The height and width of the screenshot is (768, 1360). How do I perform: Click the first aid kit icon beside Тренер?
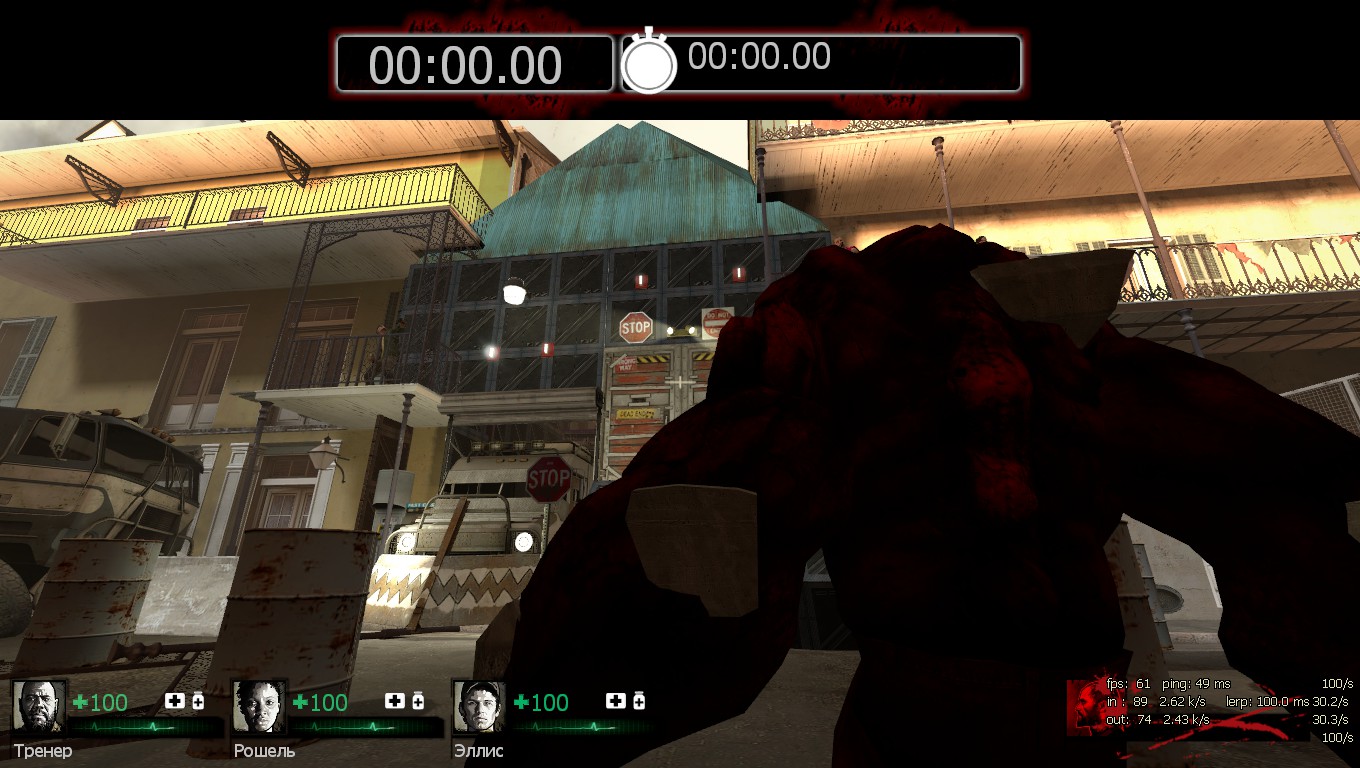coord(175,701)
